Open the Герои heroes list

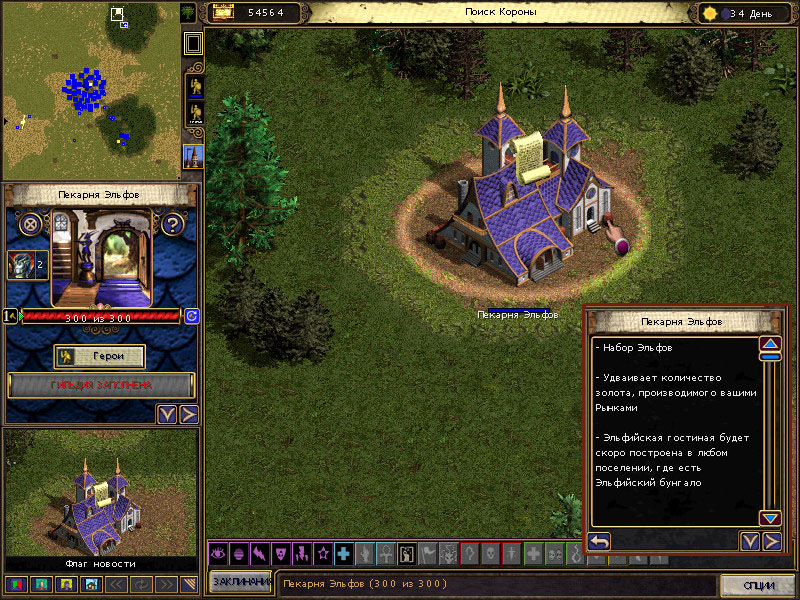[99, 357]
